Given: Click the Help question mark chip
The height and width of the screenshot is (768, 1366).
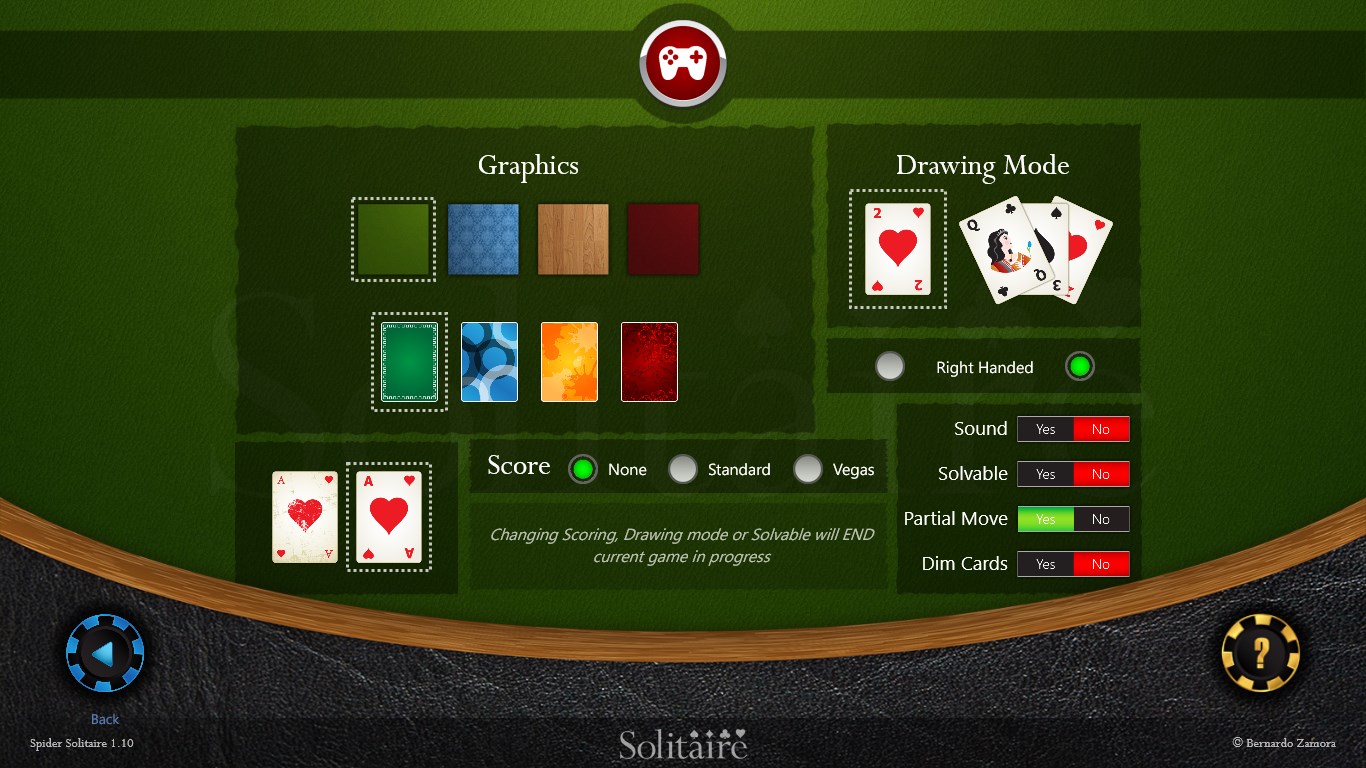Looking at the screenshot, I should tap(1258, 653).
